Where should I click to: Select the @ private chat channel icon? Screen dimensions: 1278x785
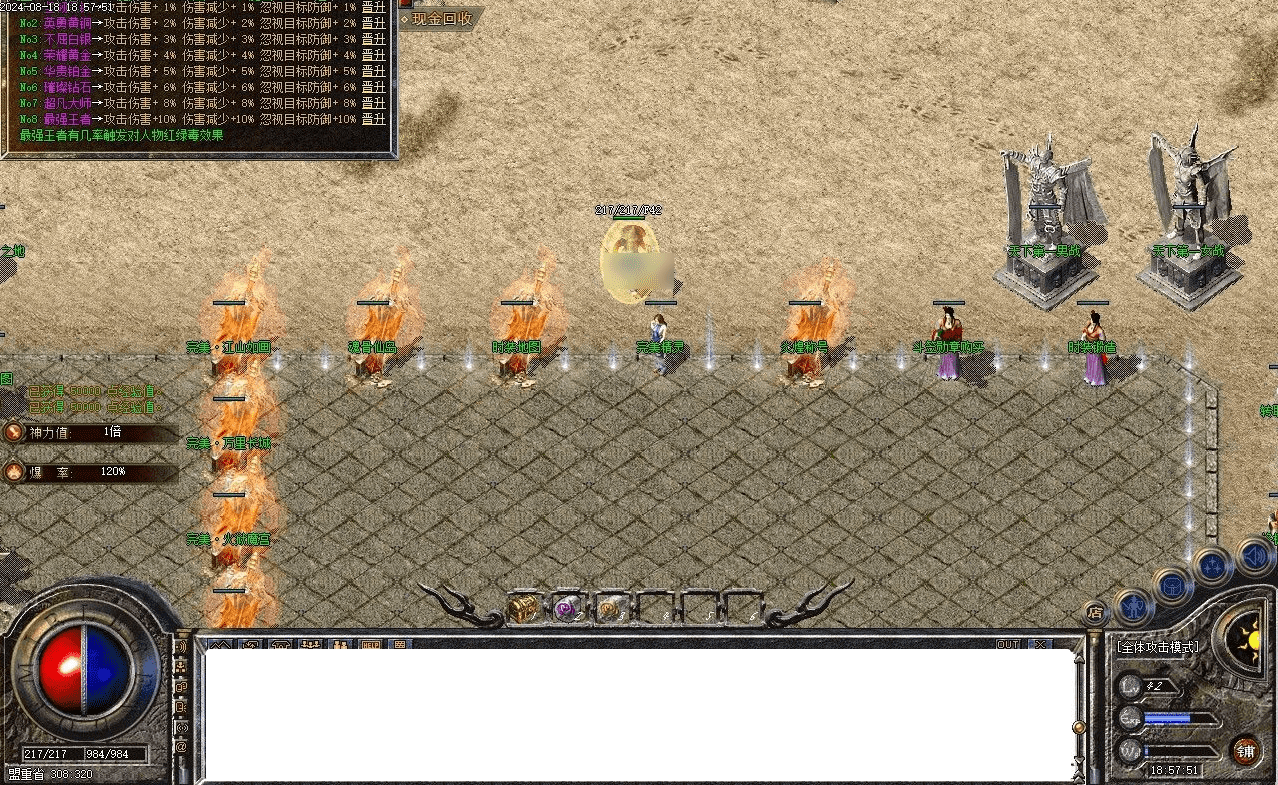(x=181, y=746)
